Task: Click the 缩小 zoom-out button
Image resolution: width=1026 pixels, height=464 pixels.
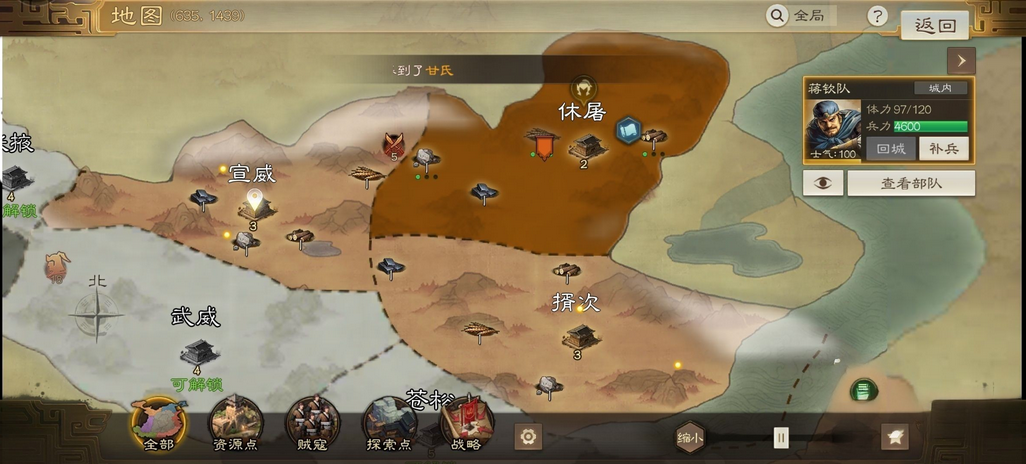Action: tap(690, 437)
